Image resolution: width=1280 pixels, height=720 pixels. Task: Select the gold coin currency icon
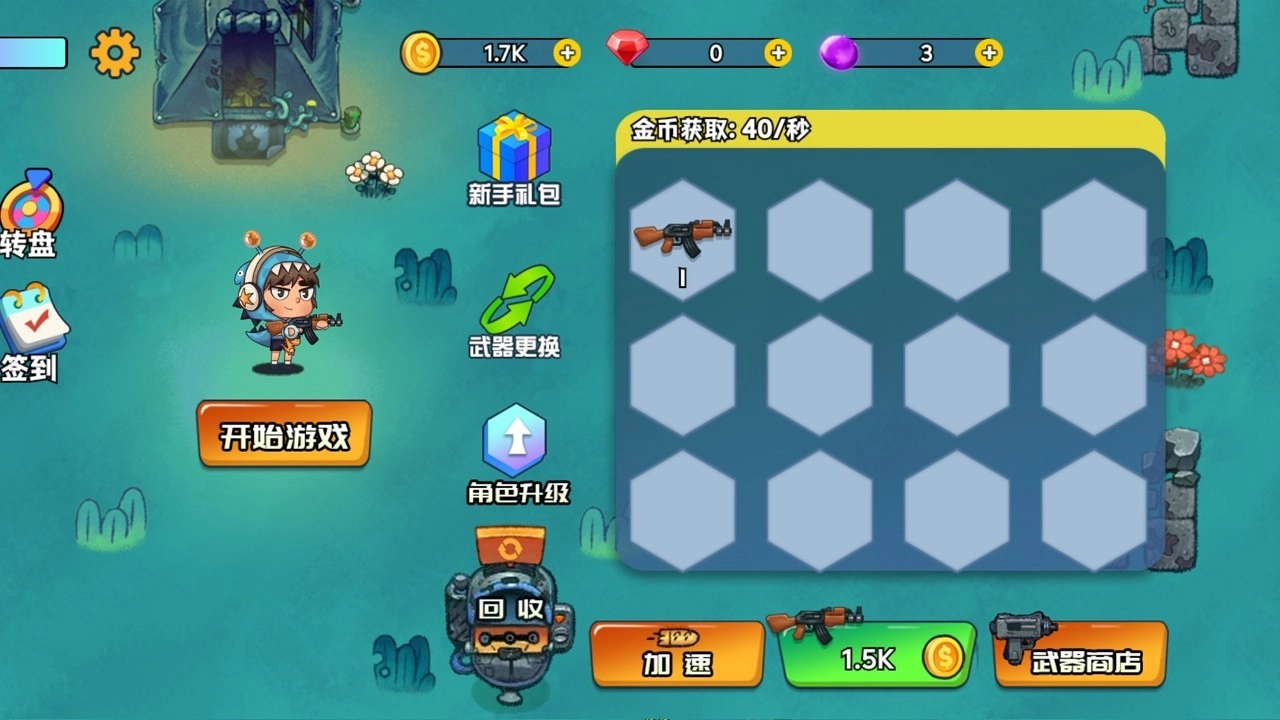pos(423,53)
